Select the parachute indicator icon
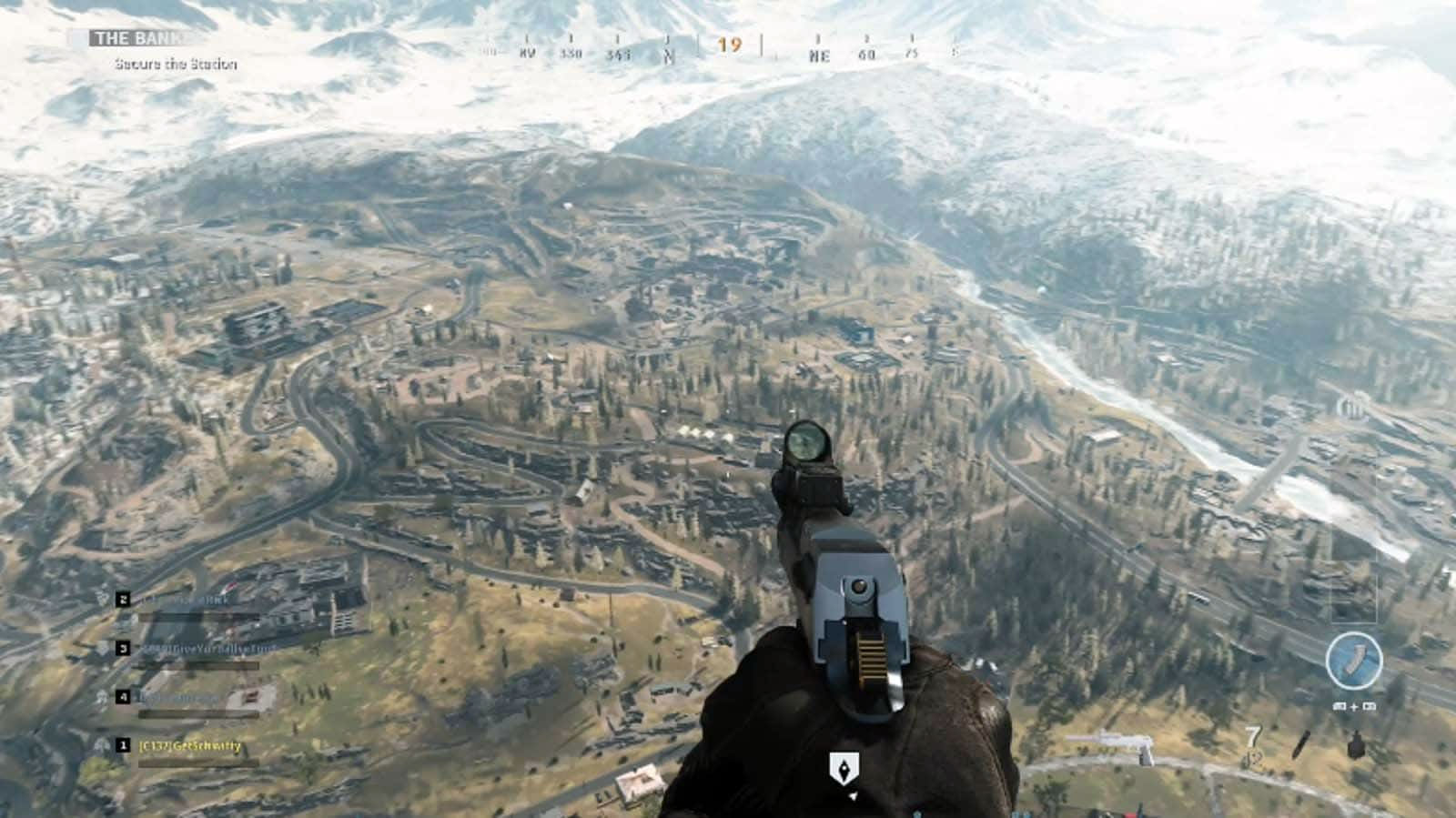 click(x=1355, y=661)
